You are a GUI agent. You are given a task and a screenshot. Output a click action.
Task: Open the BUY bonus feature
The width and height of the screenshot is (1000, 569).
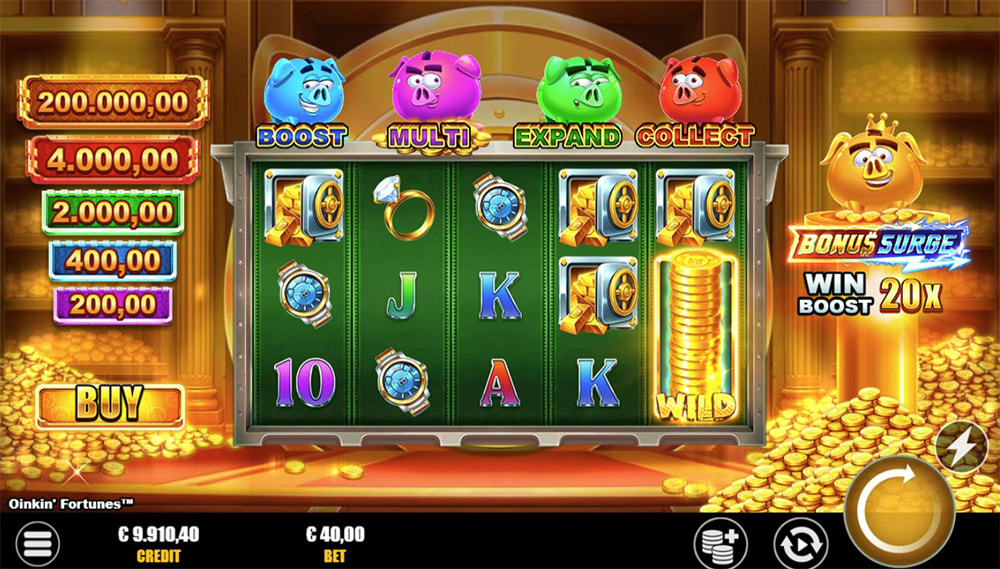click(110, 406)
